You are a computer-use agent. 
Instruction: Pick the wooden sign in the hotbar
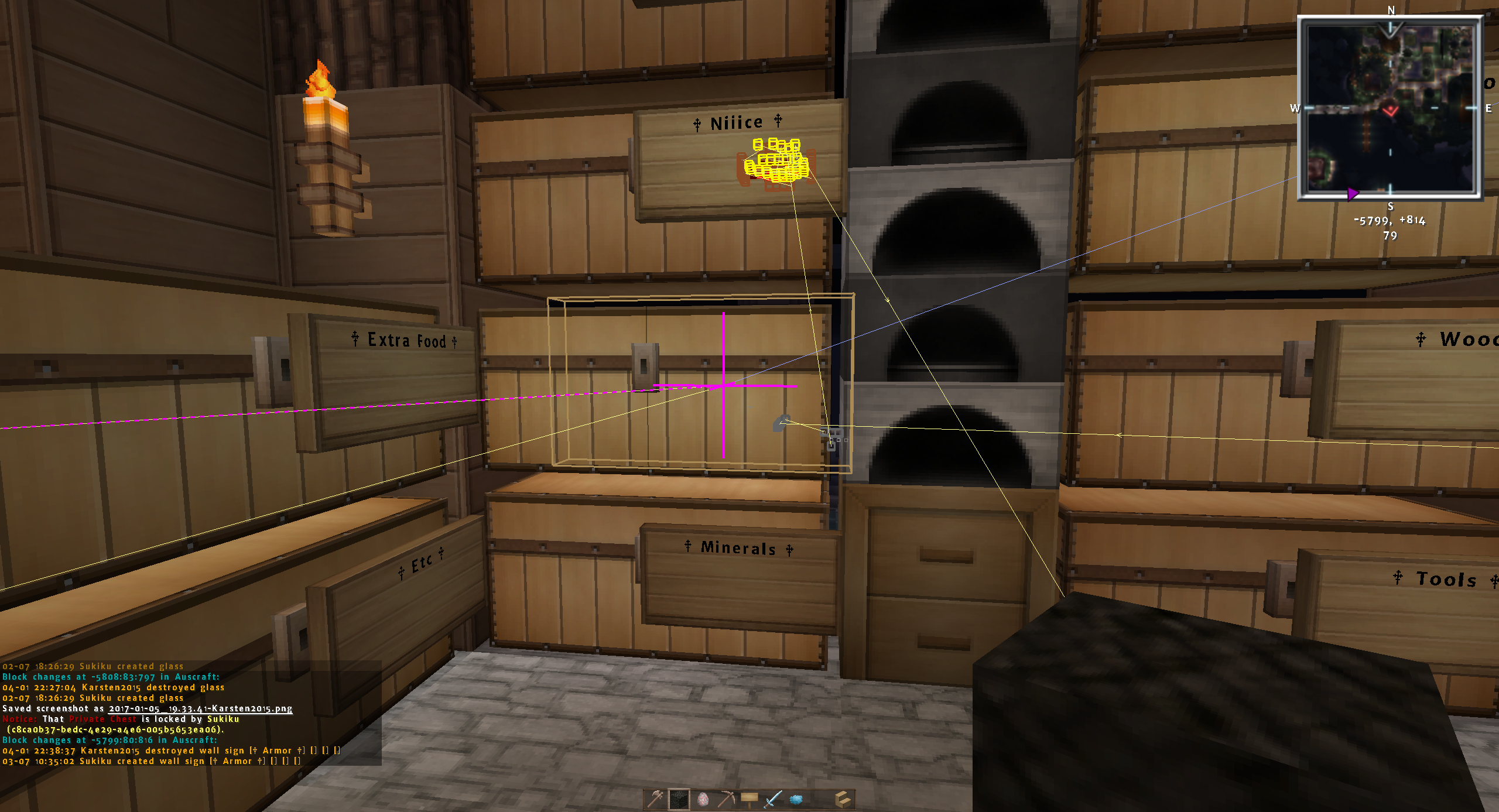(749, 799)
